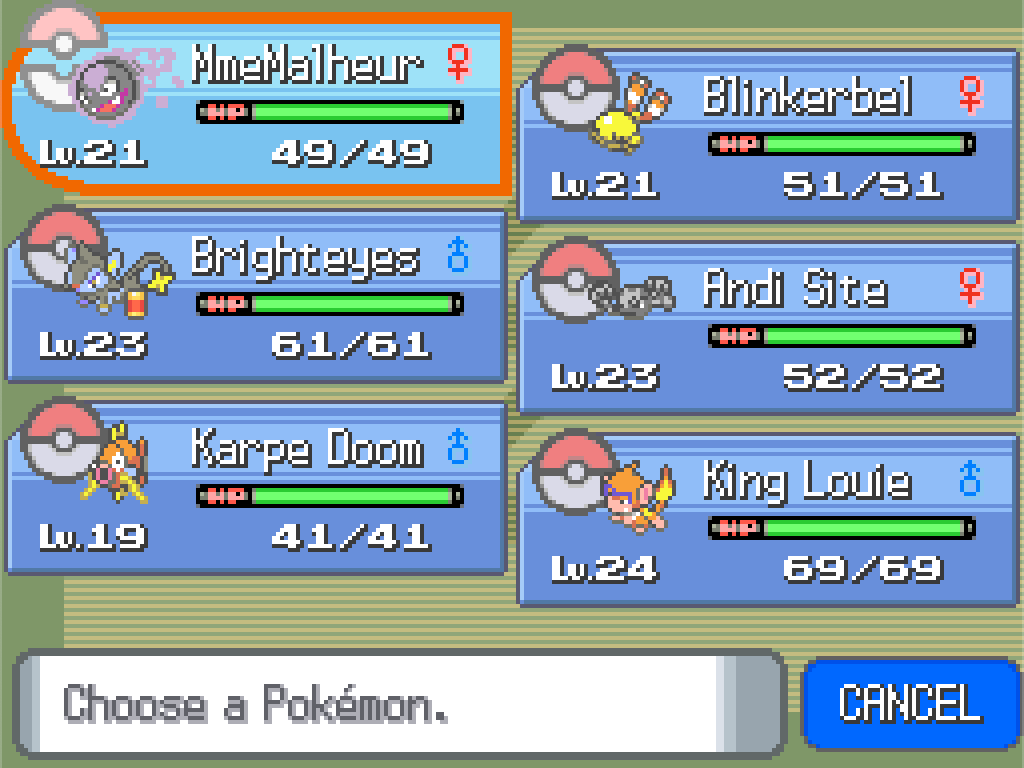Cancel the Pokémon selection

pos(908,703)
